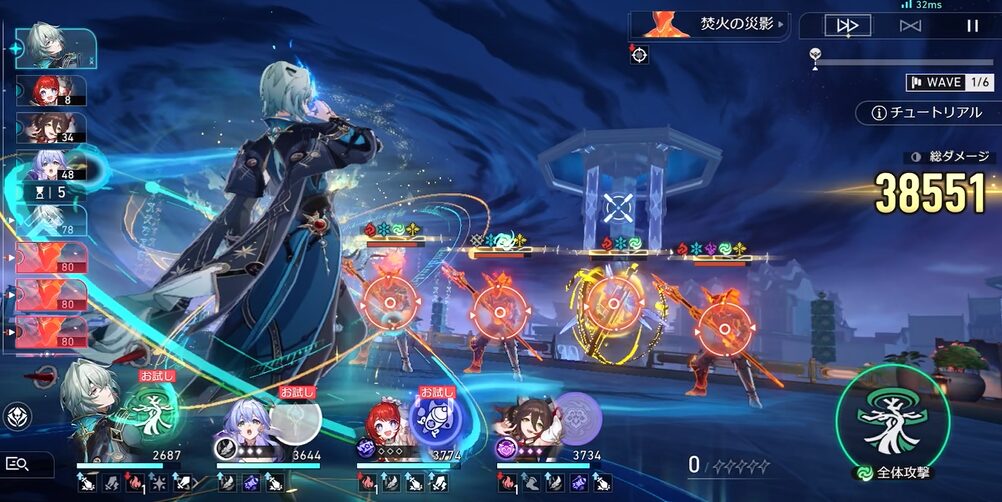Toggle the double-speed battle button
The image size is (1002, 502).
coord(847,26)
